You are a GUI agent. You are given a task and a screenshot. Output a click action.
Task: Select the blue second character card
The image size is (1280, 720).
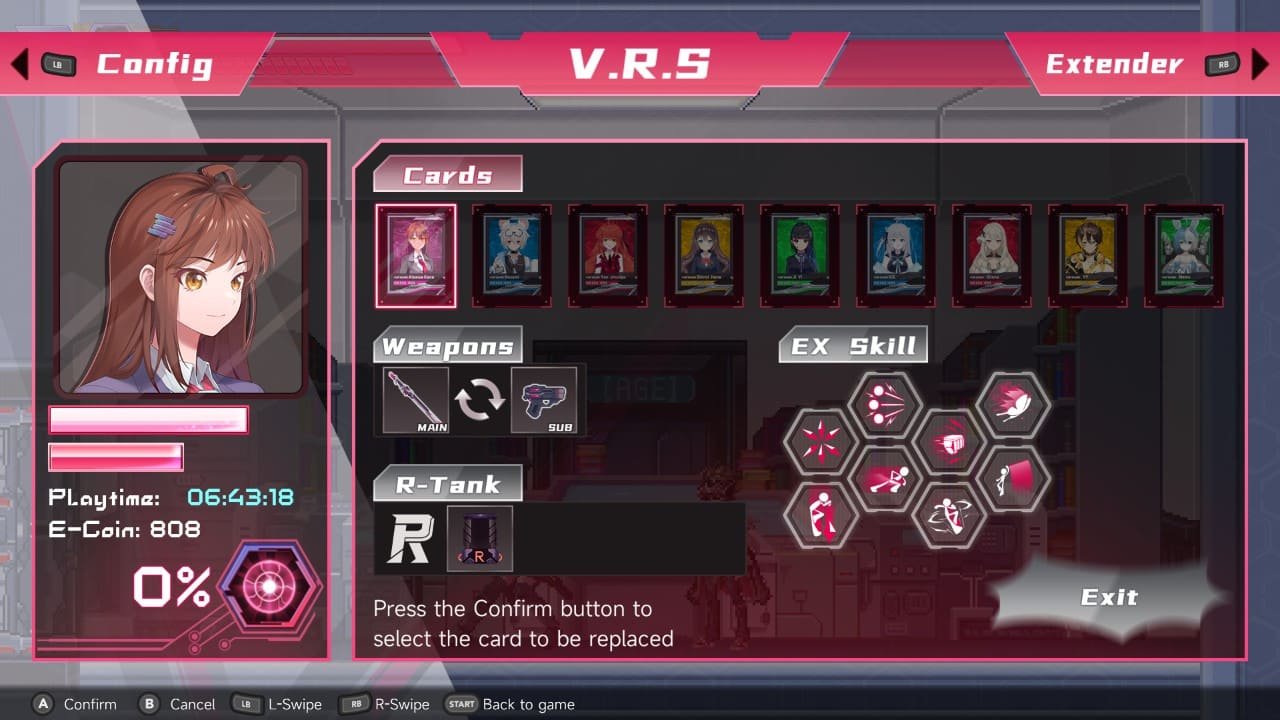(x=511, y=255)
